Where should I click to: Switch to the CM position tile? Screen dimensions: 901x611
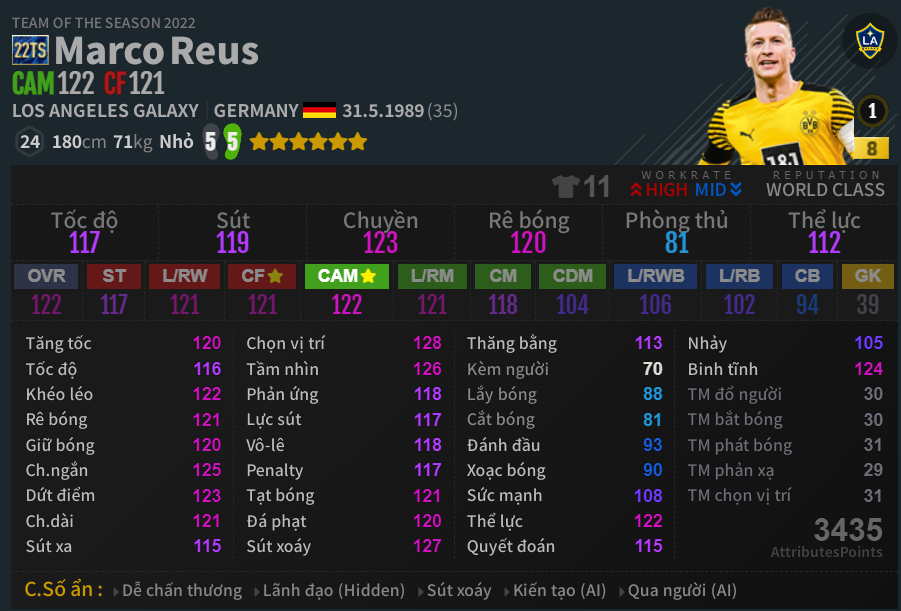[x=503, y=276]
